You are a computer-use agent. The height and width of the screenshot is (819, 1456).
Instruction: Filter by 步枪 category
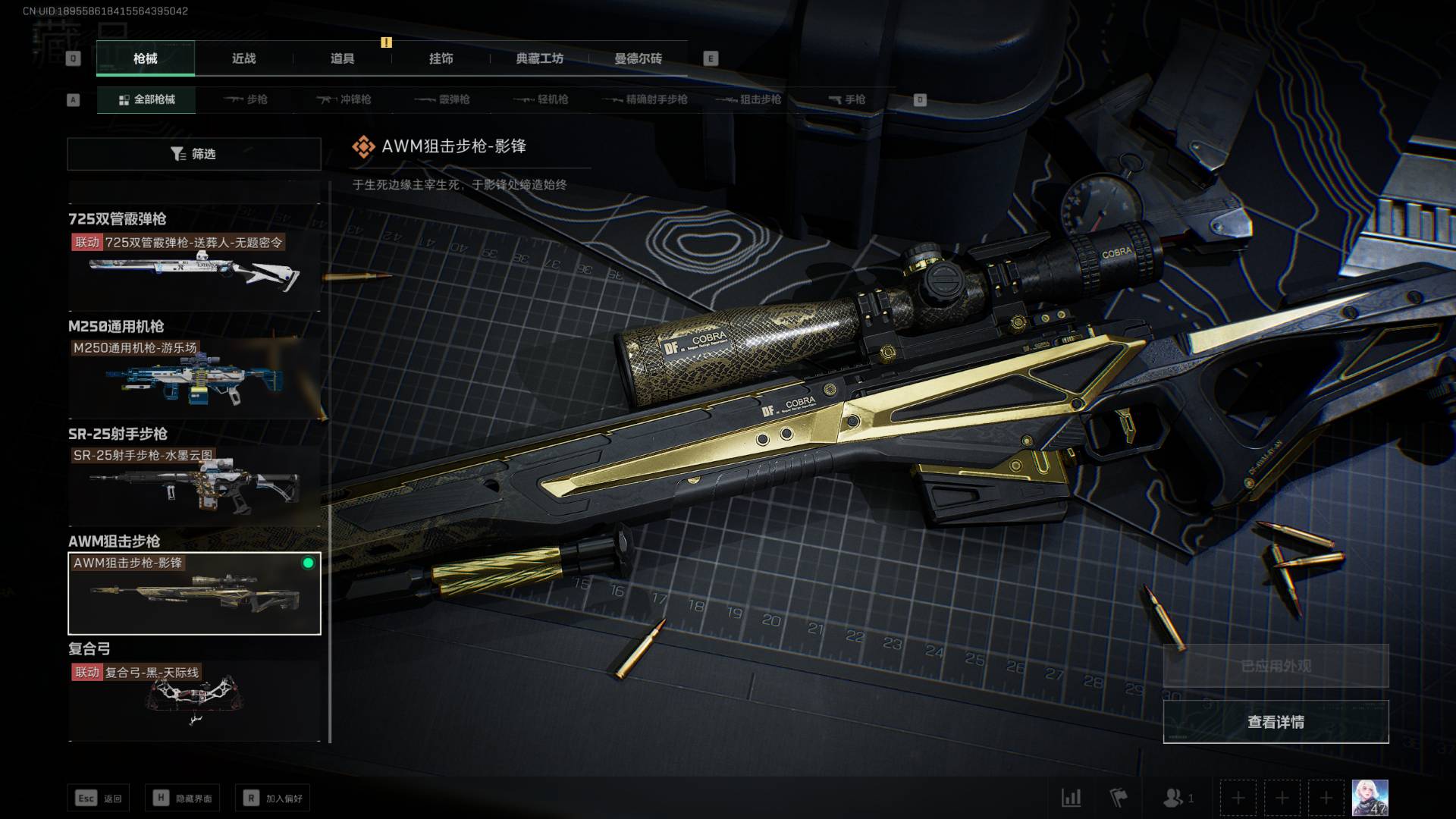246,99
